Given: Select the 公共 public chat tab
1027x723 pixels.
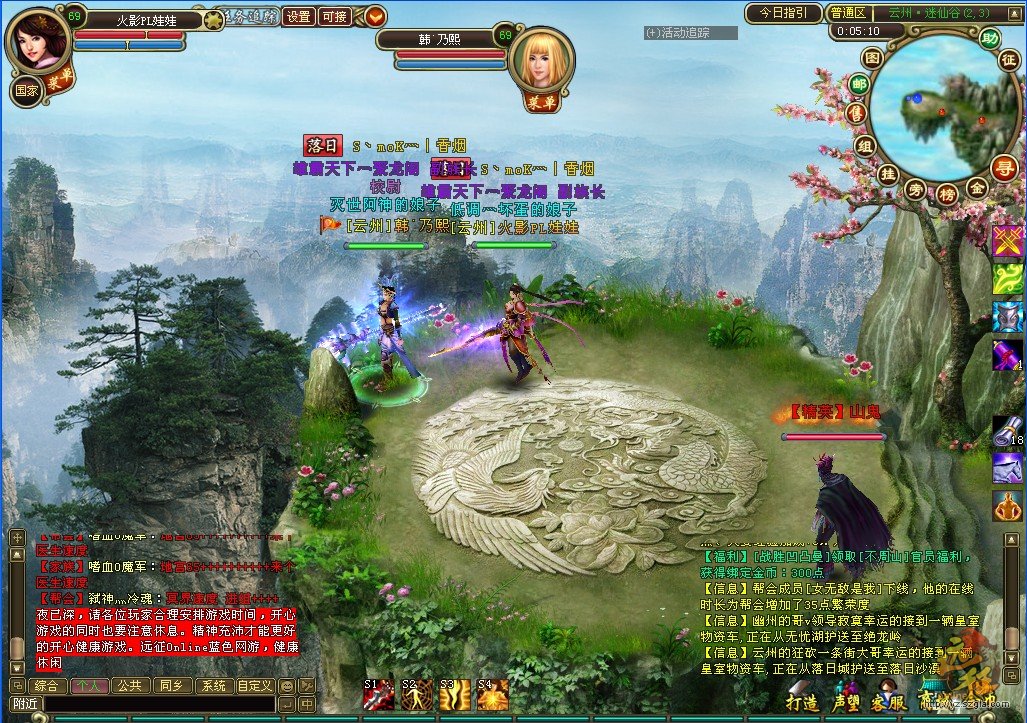Looking at the screenshot, I should 128,686.
